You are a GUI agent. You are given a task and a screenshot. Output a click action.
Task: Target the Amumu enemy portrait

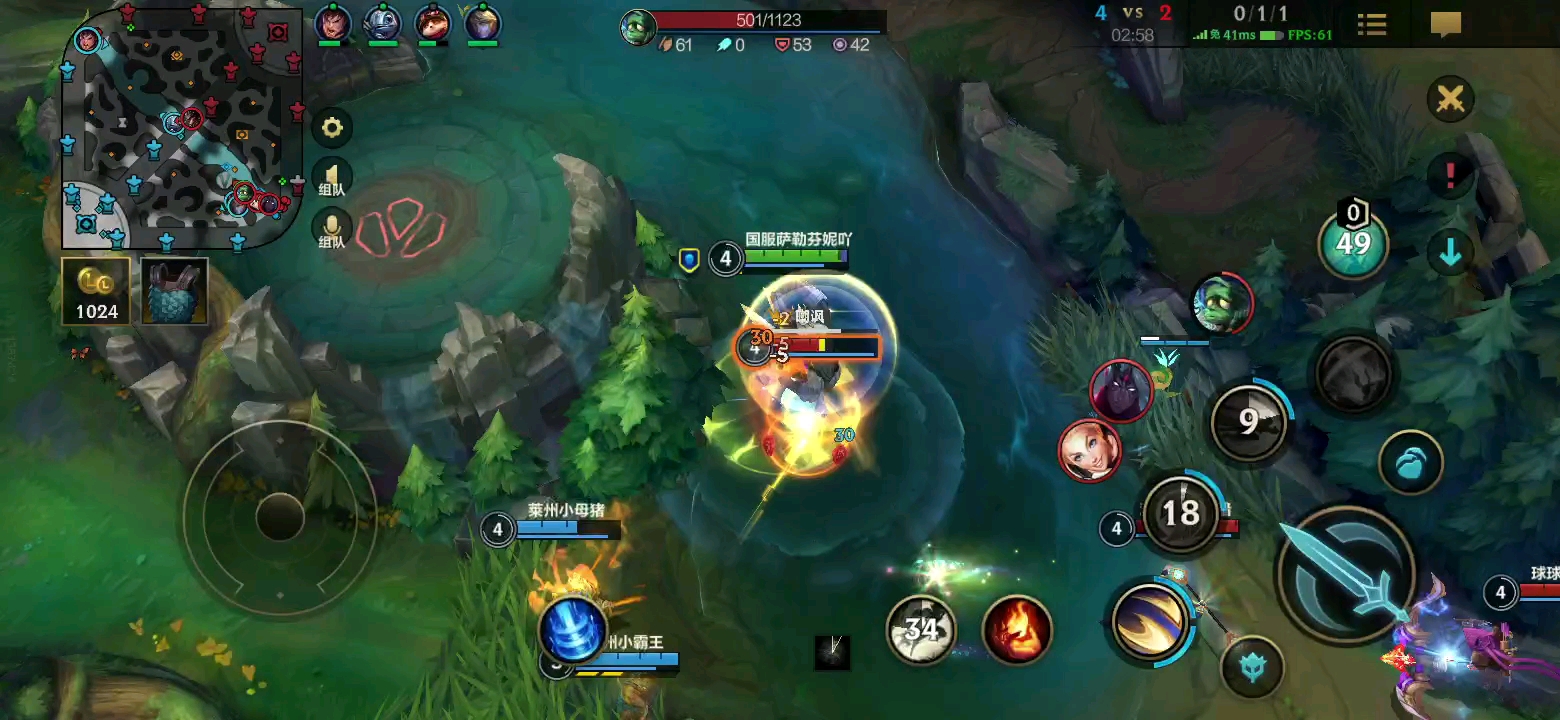(x=1222, y=304)
